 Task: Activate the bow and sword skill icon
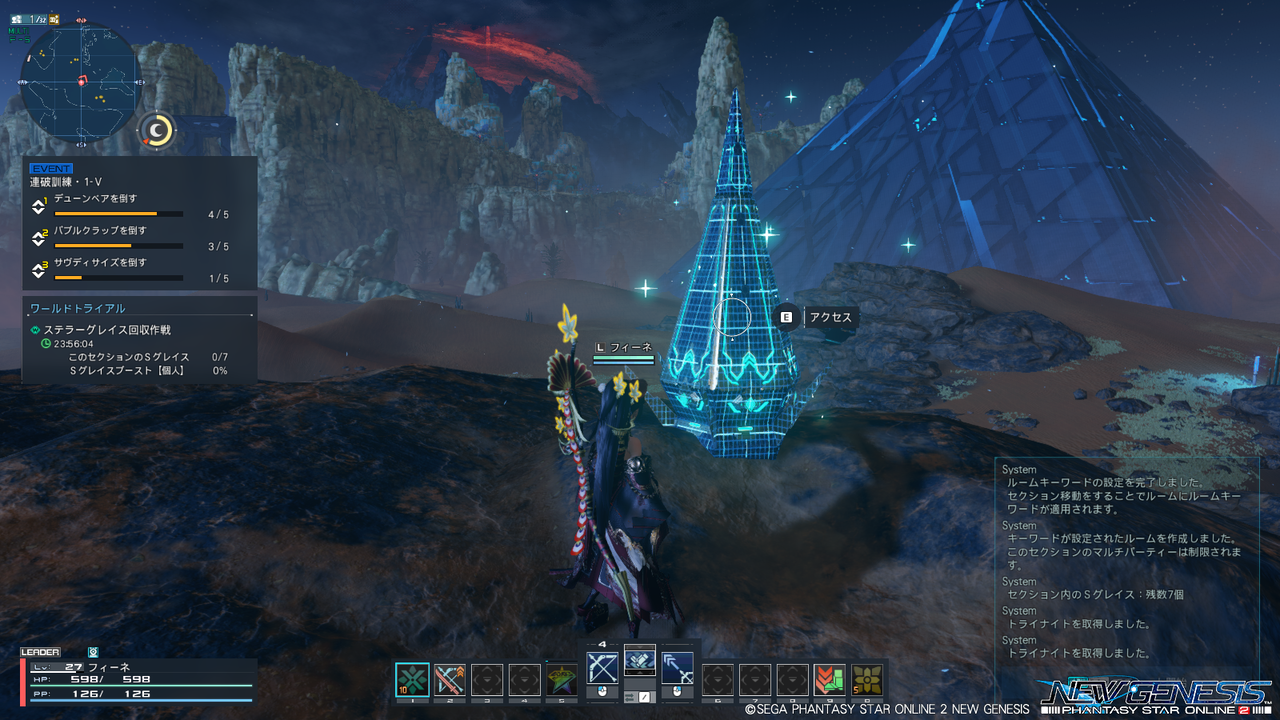(450, 680)
